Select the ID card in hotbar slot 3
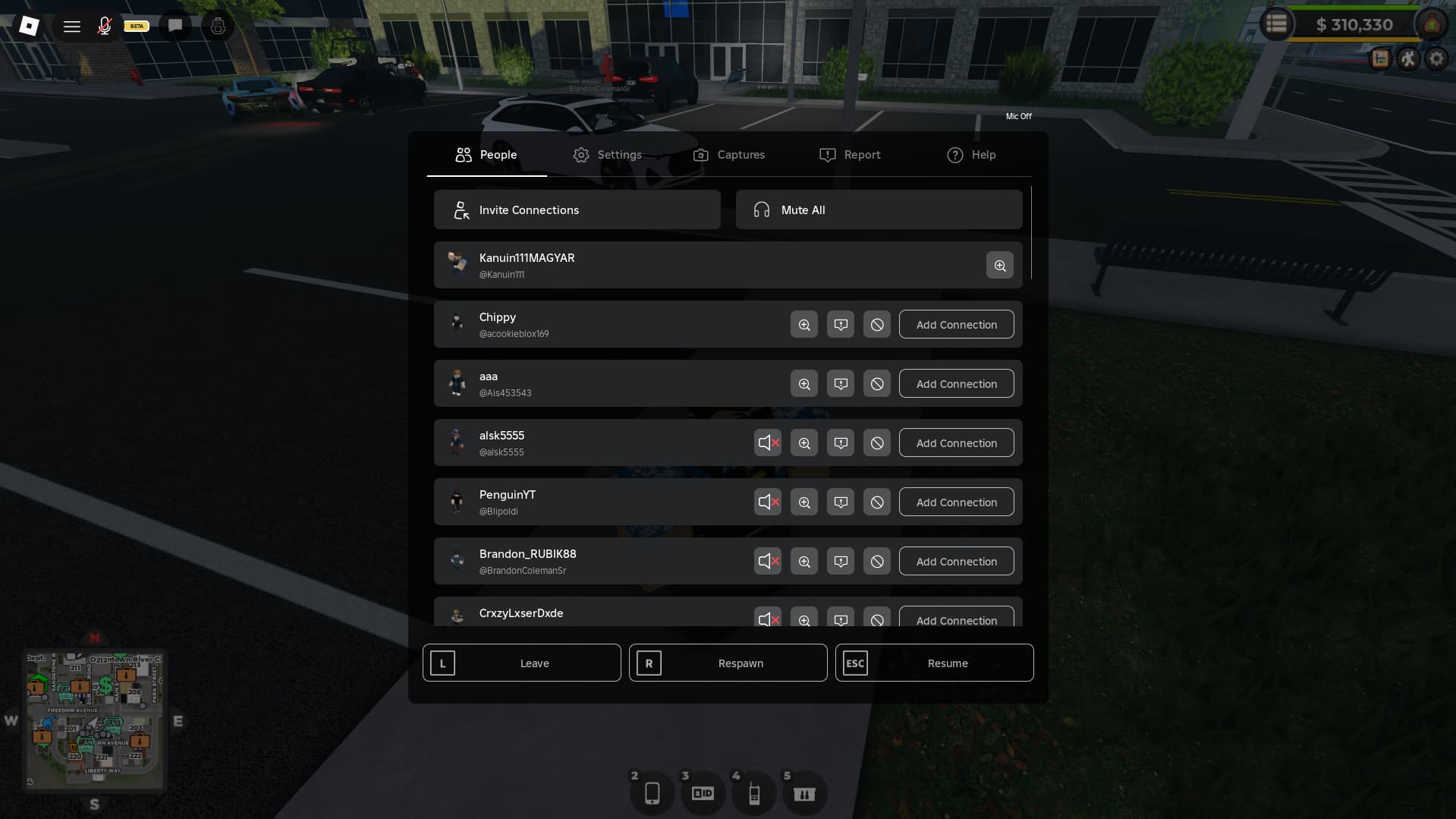The width and height of the screenshot is (1456, 819). pyautogui.click(x=703, y=792)
